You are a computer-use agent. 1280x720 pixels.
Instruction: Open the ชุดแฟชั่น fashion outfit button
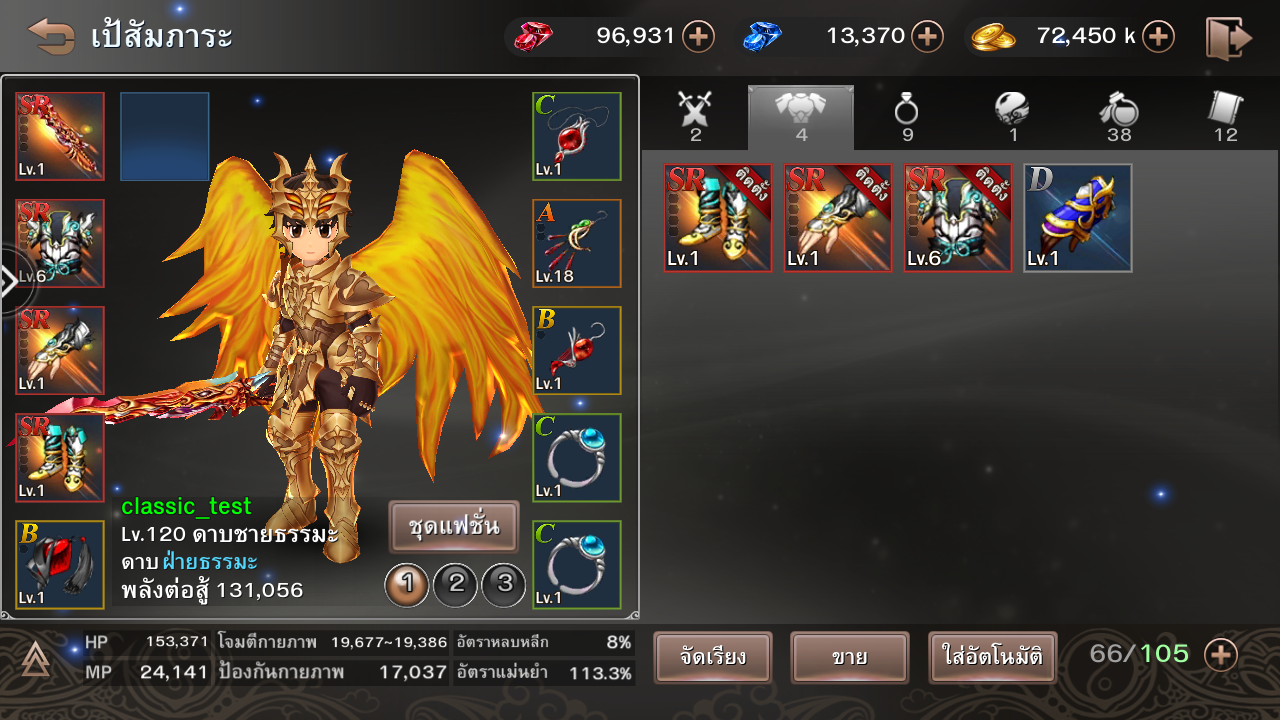click(454, 527)
